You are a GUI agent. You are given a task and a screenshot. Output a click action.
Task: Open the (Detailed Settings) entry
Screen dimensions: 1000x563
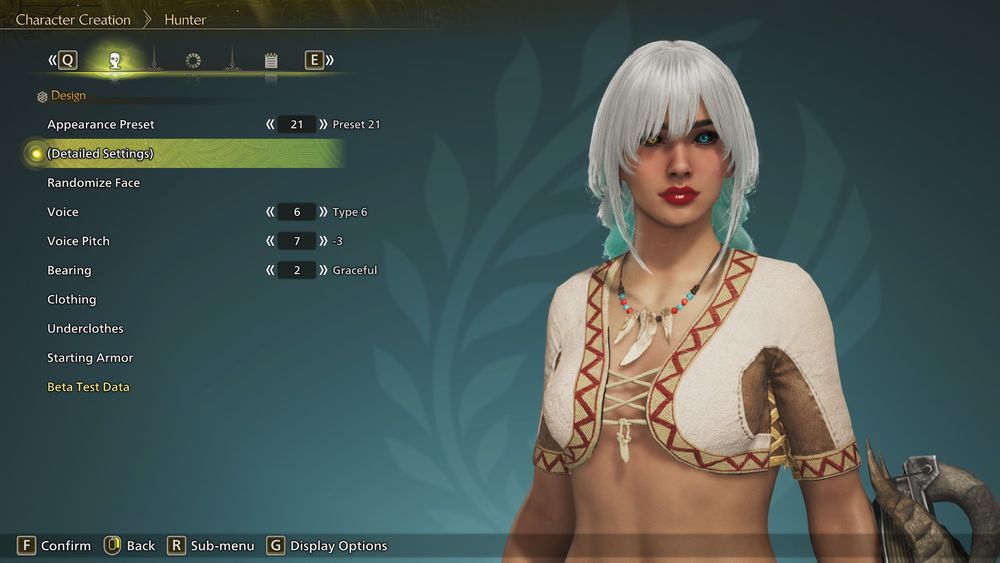[100, 154]
